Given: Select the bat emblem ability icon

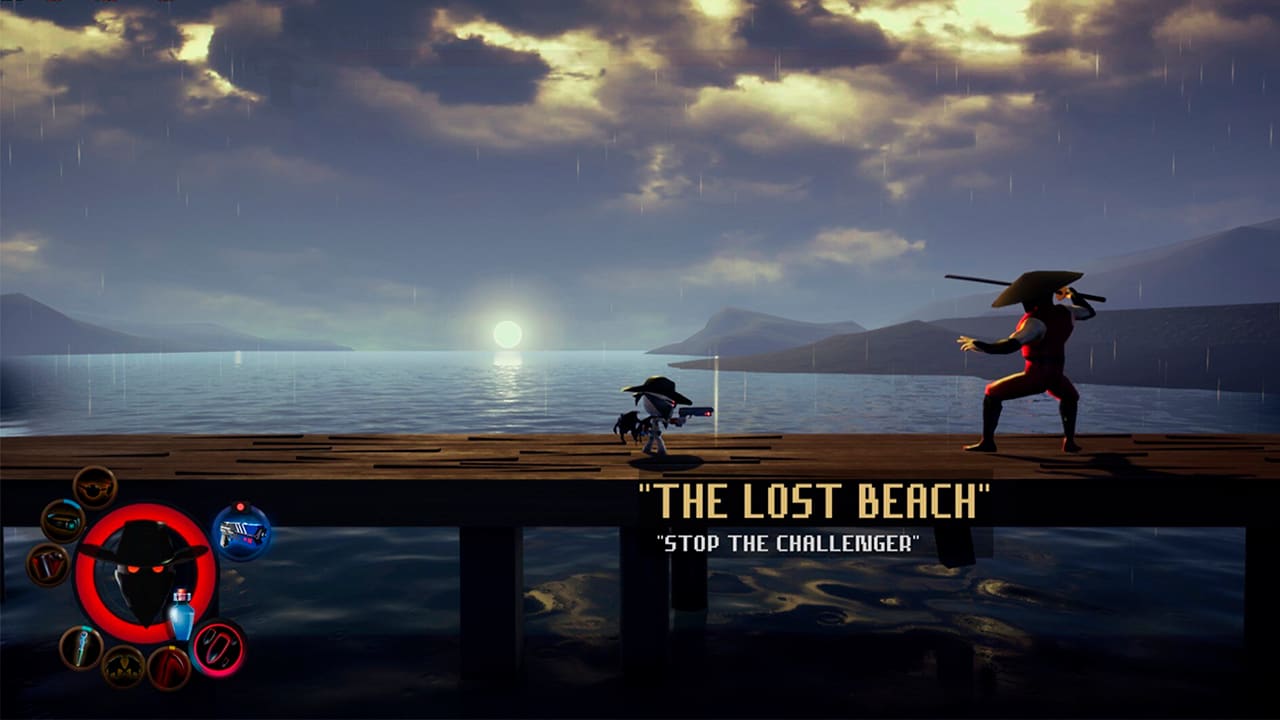Looking at the screenshot, I should (123, 666).
